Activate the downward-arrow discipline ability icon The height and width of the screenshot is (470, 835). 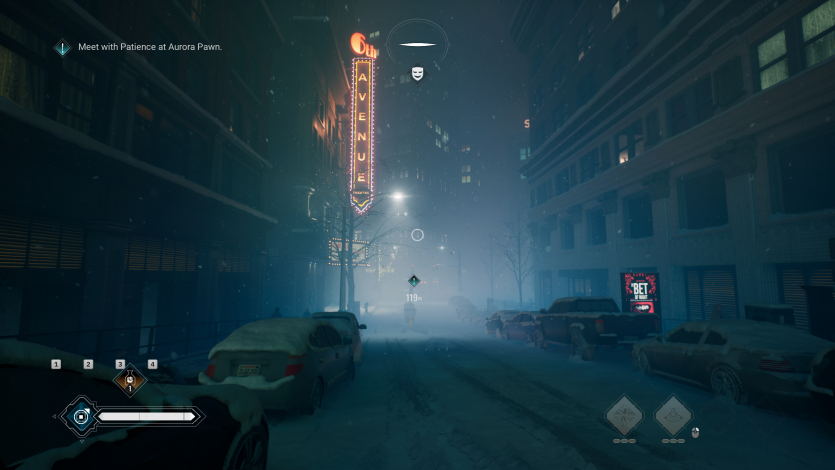pos(673,414)
